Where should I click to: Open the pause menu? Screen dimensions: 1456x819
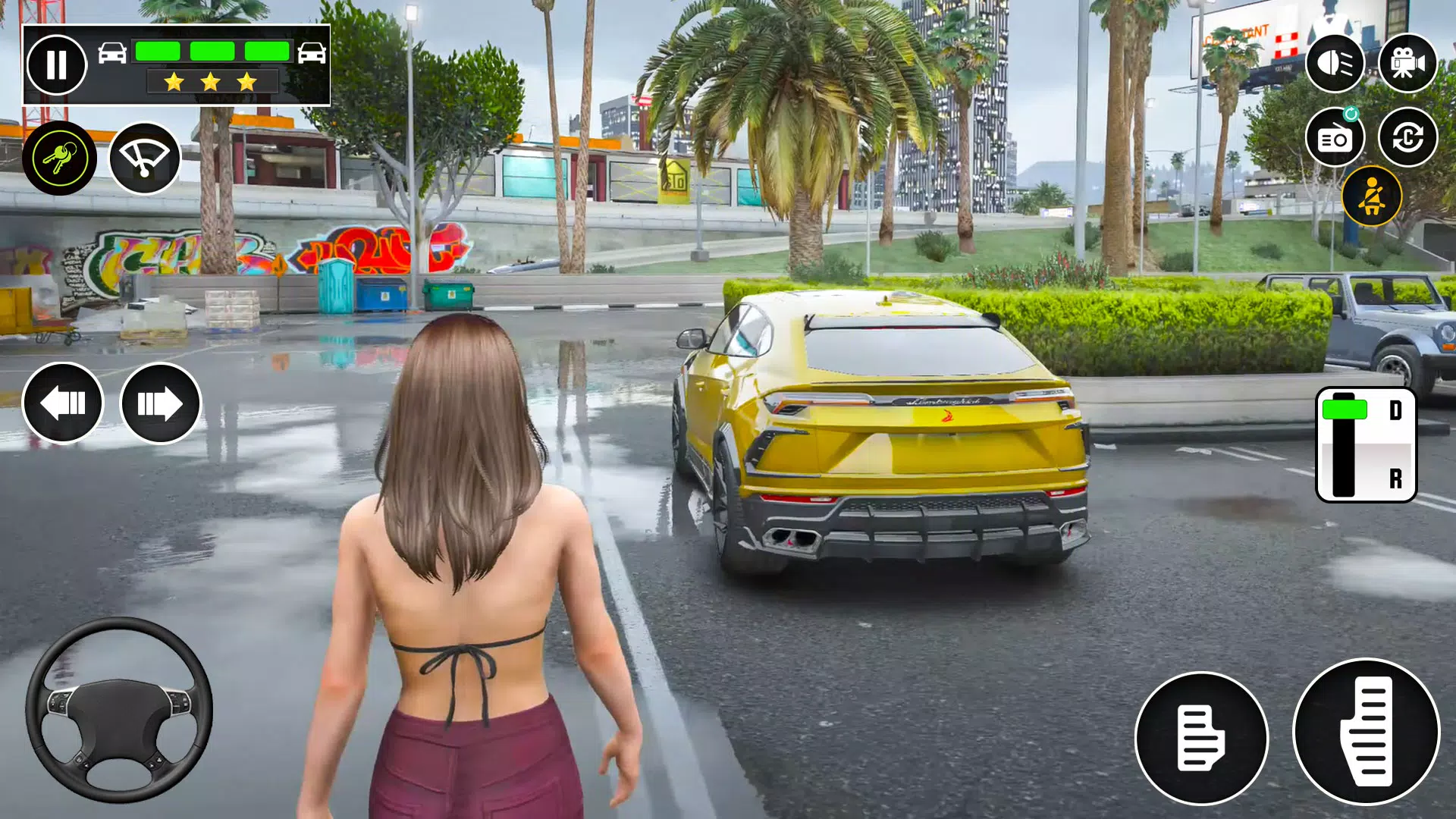pos(57,64)
